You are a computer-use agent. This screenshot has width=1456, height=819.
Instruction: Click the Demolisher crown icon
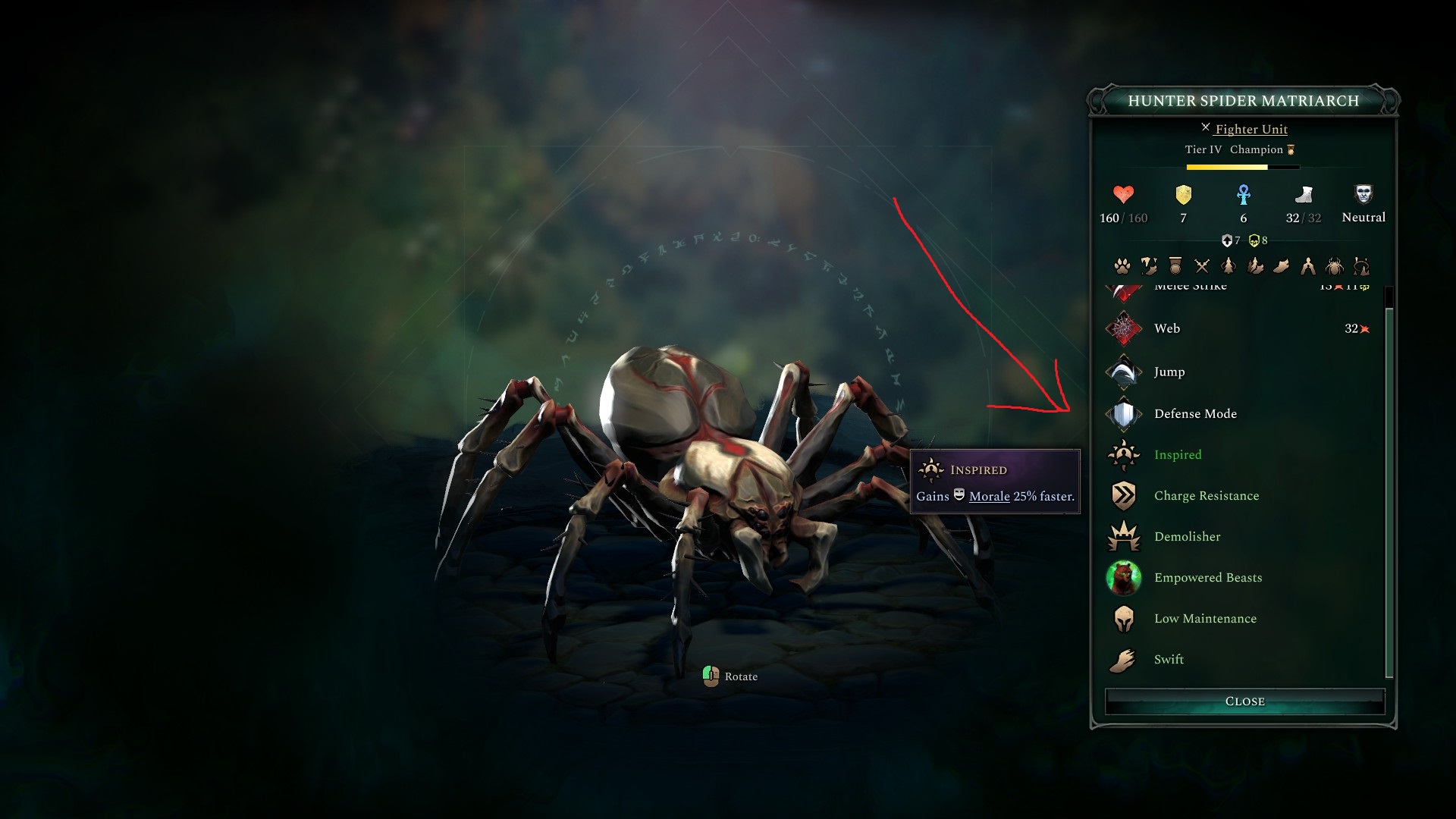(1125, 536)
